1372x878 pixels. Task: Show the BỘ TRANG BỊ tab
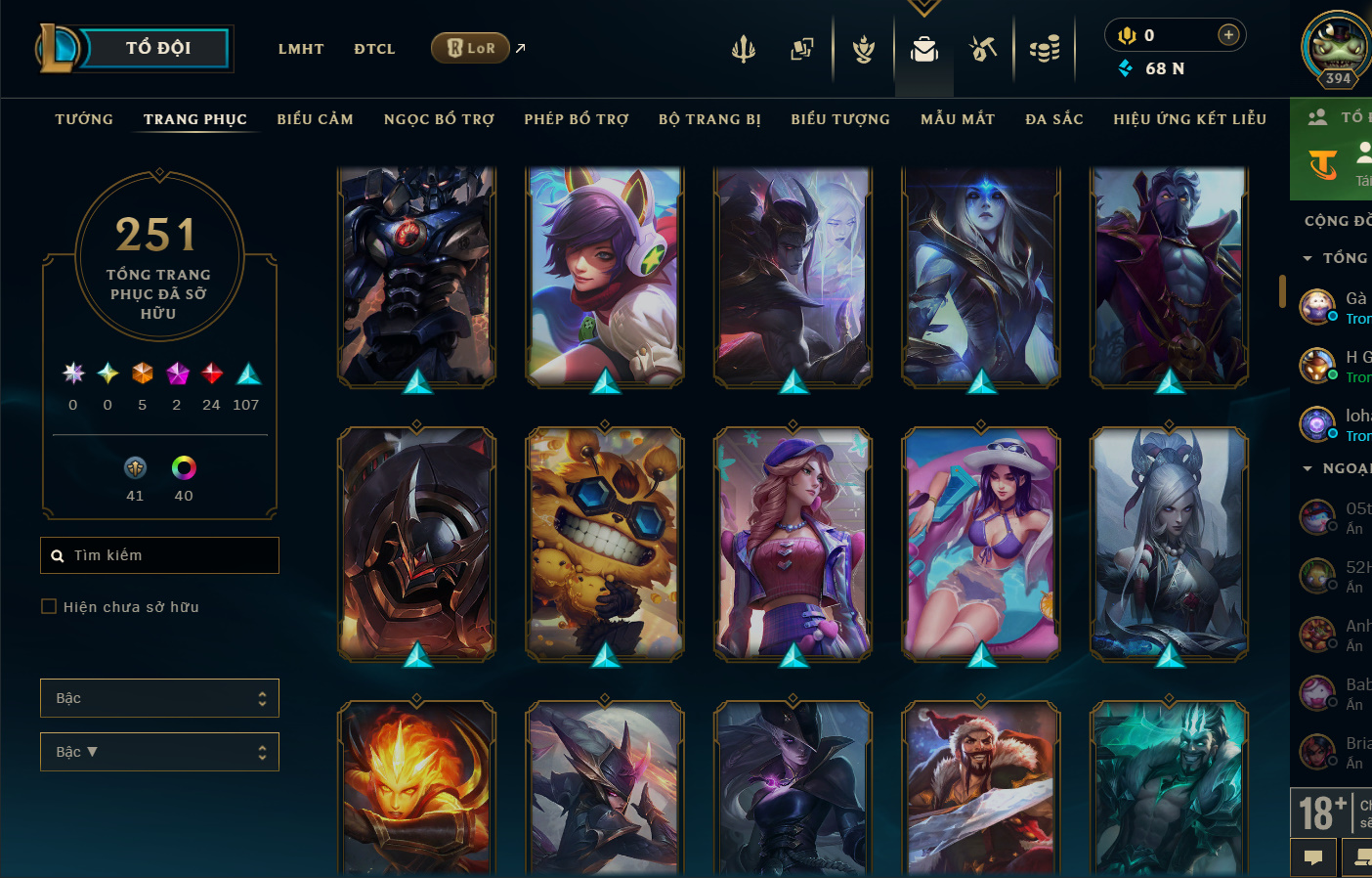point(709,119)
